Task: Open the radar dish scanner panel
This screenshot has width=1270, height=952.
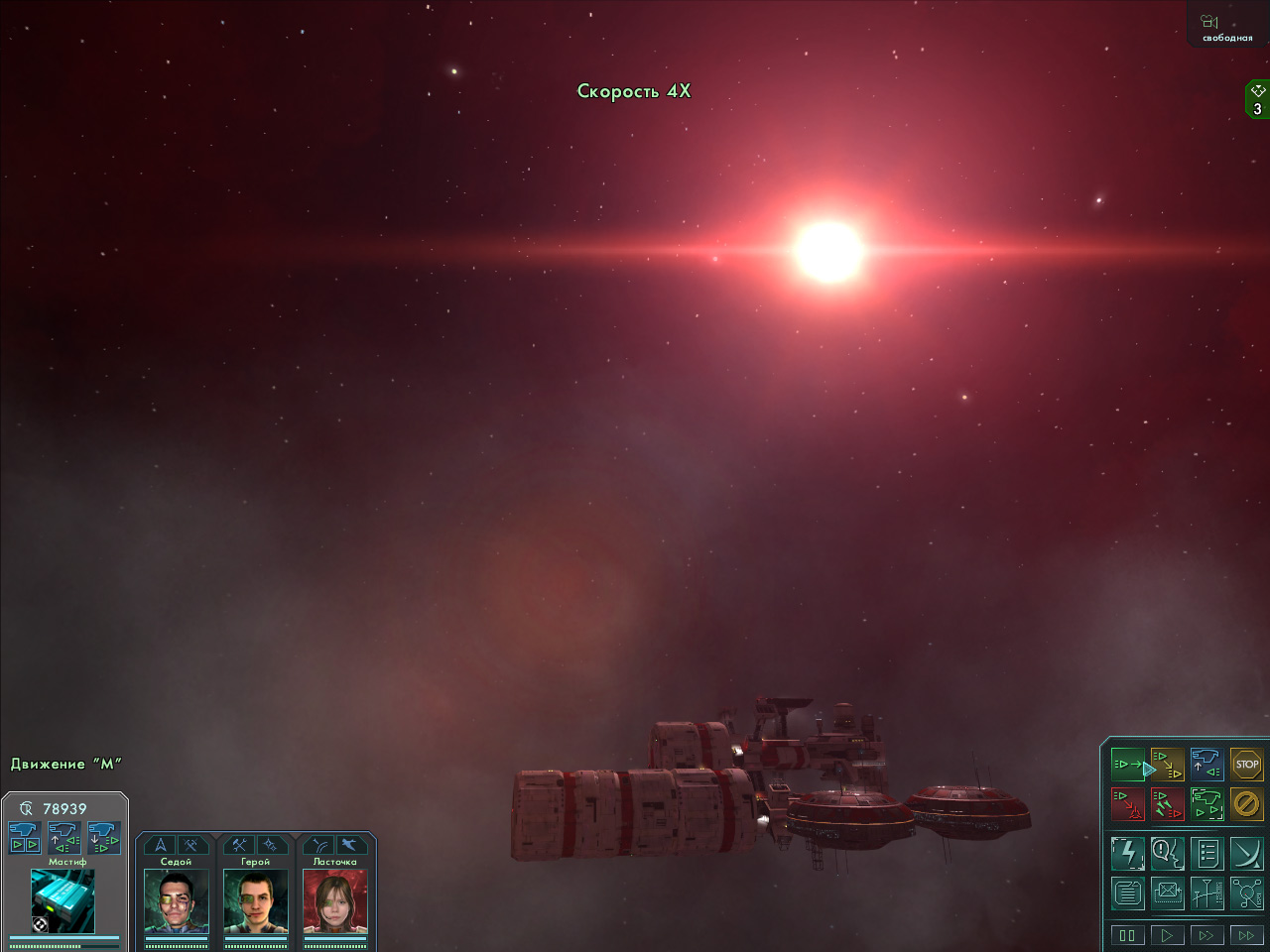Action: [1246, 854]
